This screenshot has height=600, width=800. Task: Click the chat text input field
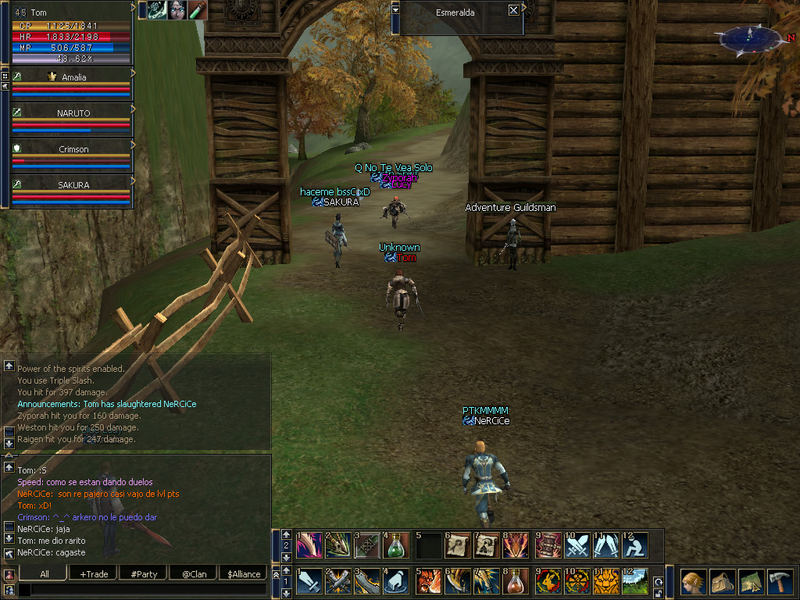tap(140, 590)
